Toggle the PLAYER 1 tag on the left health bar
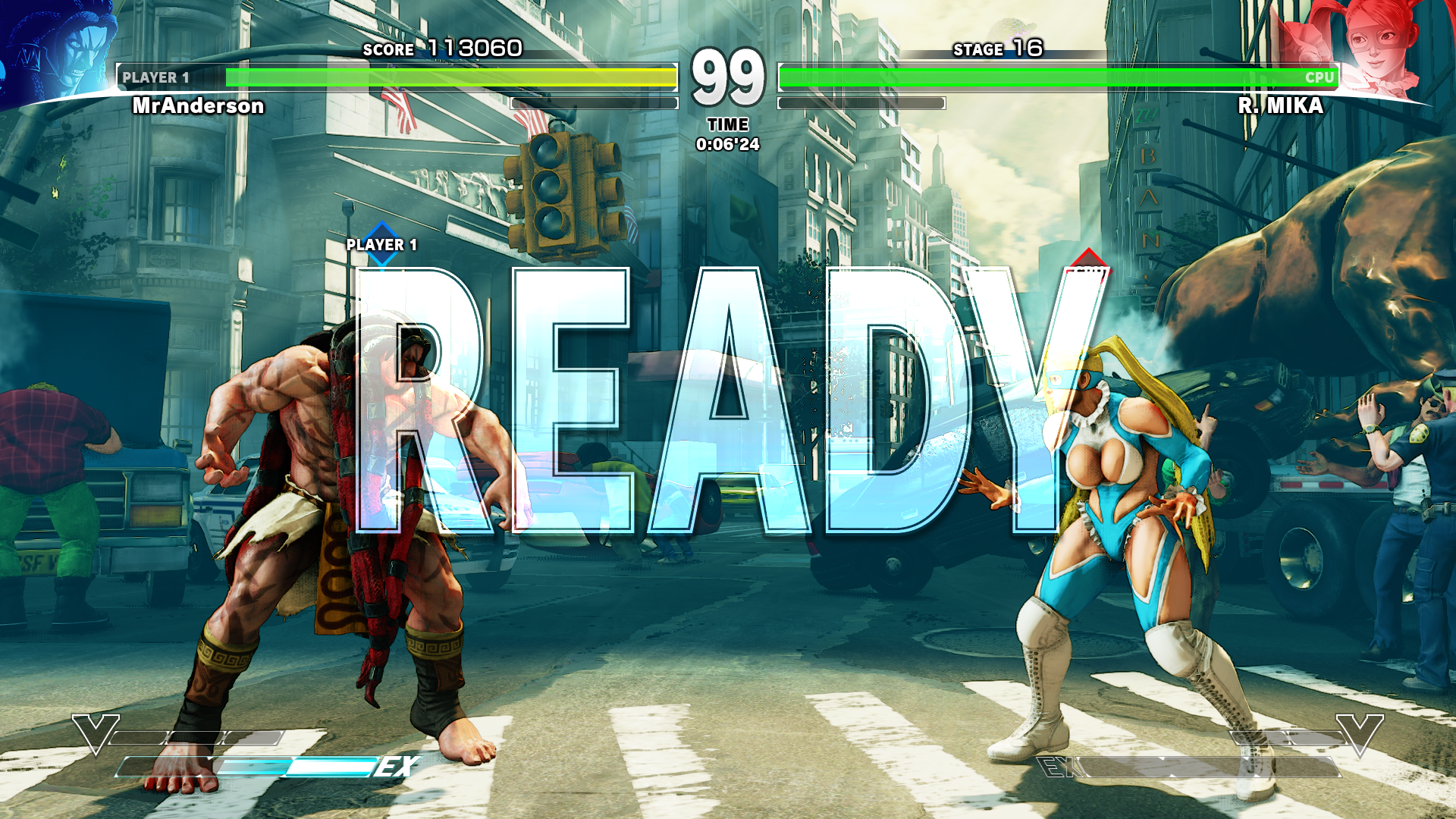 coord(155,76)
